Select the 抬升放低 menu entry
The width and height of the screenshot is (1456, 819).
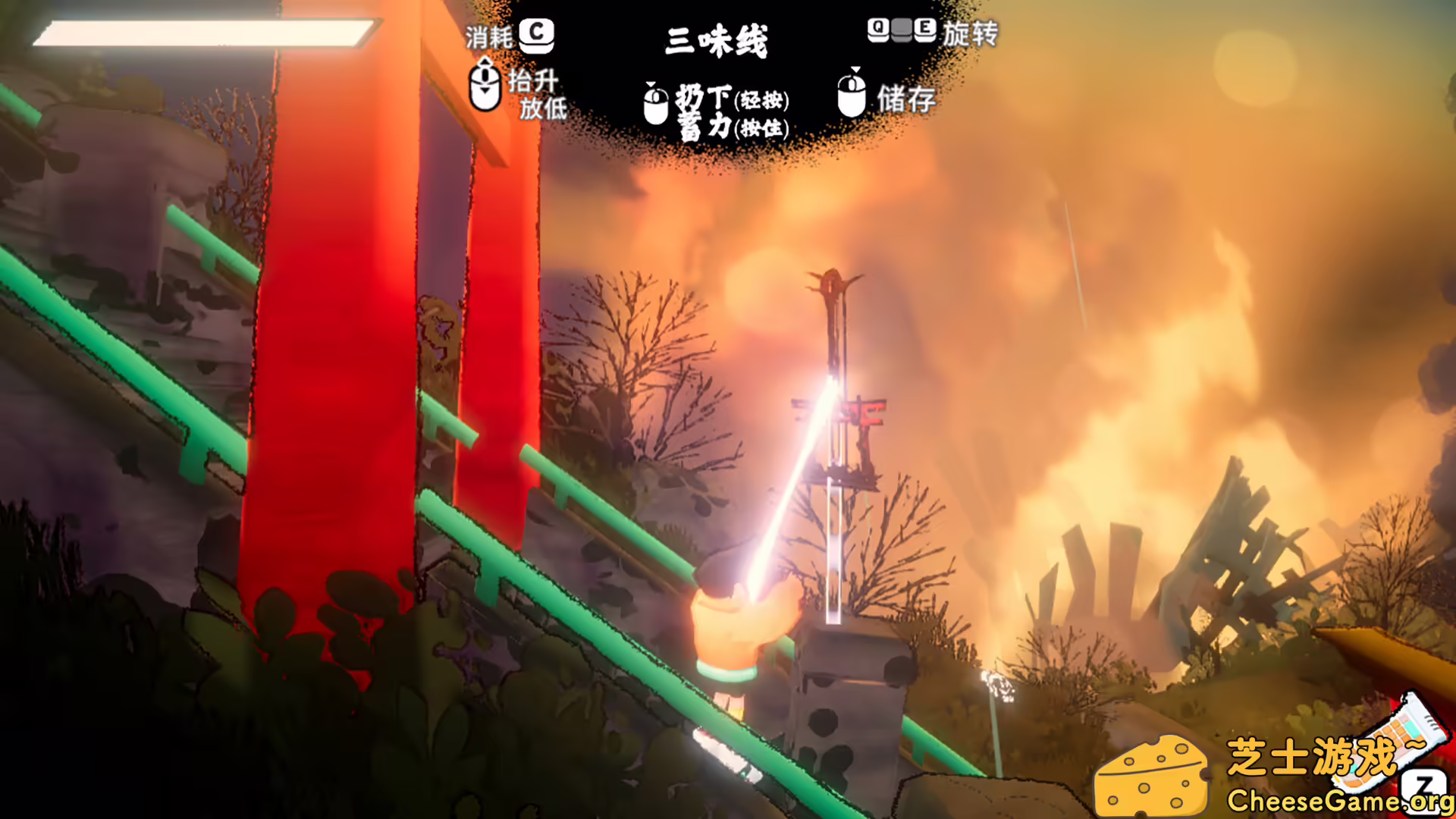540,95
